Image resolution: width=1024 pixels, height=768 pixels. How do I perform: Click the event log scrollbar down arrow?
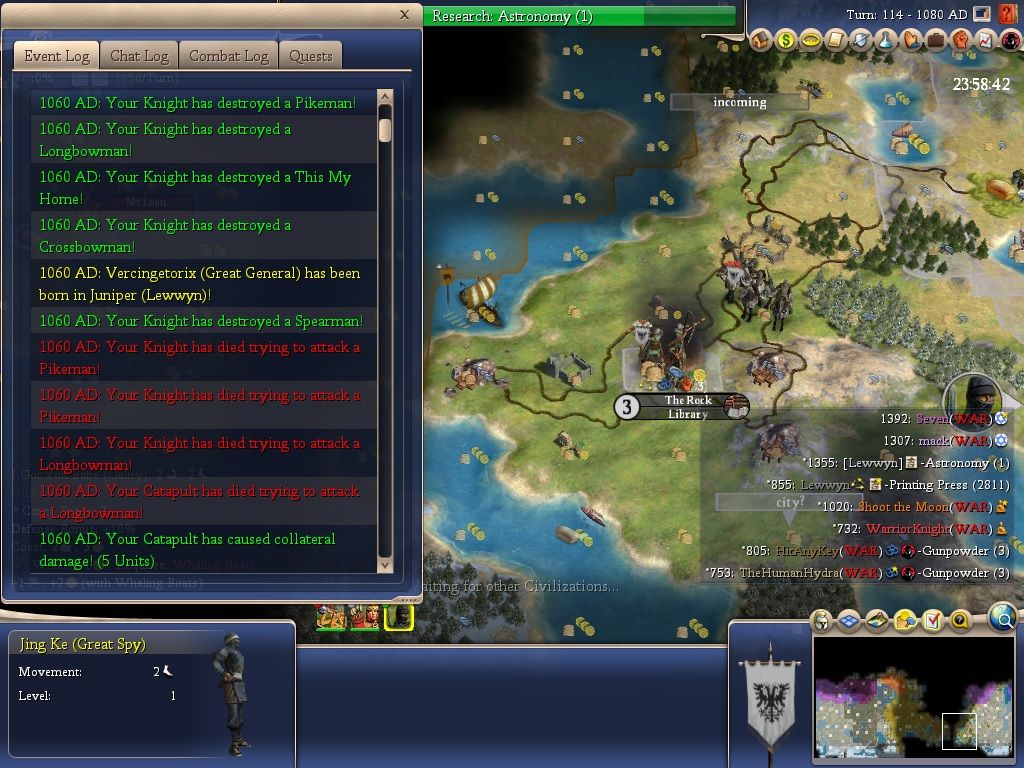(385, 565)
